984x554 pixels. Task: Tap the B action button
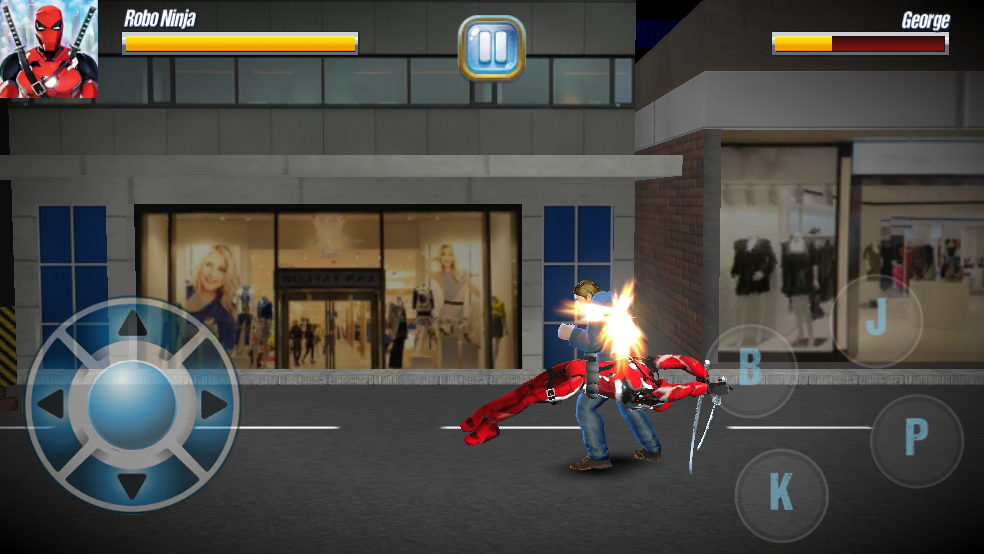[751, 370]
